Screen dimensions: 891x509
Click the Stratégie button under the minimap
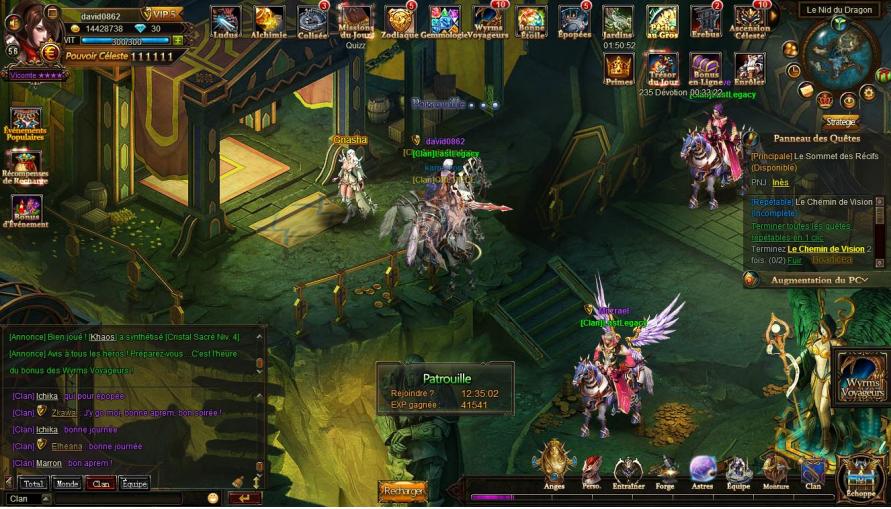click(x=840, y=122)
